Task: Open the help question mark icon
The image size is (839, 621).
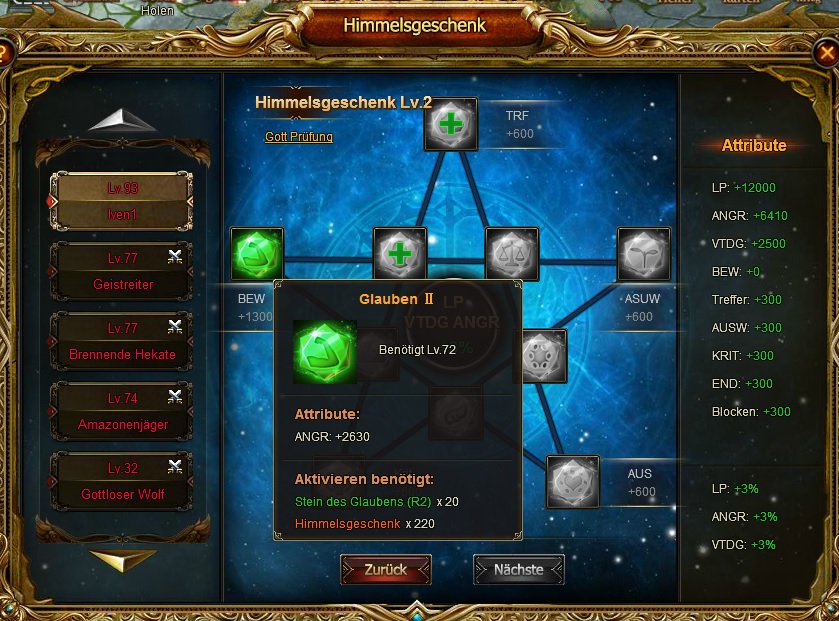Action: pos(5,51)
